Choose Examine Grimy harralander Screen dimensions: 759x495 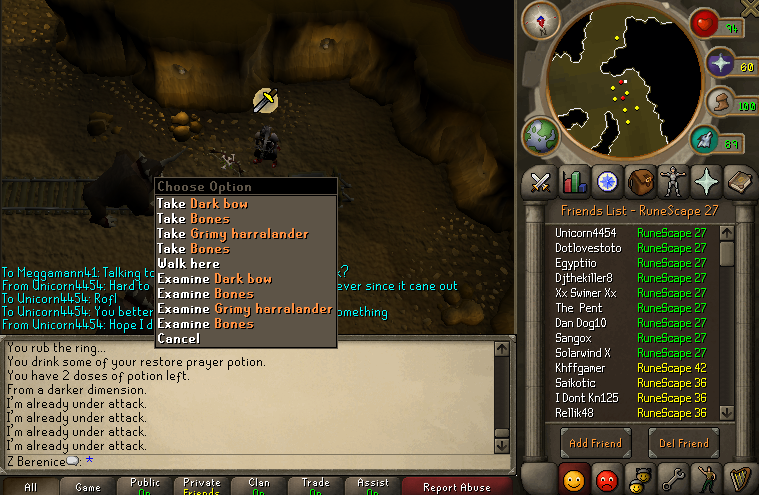244,309
